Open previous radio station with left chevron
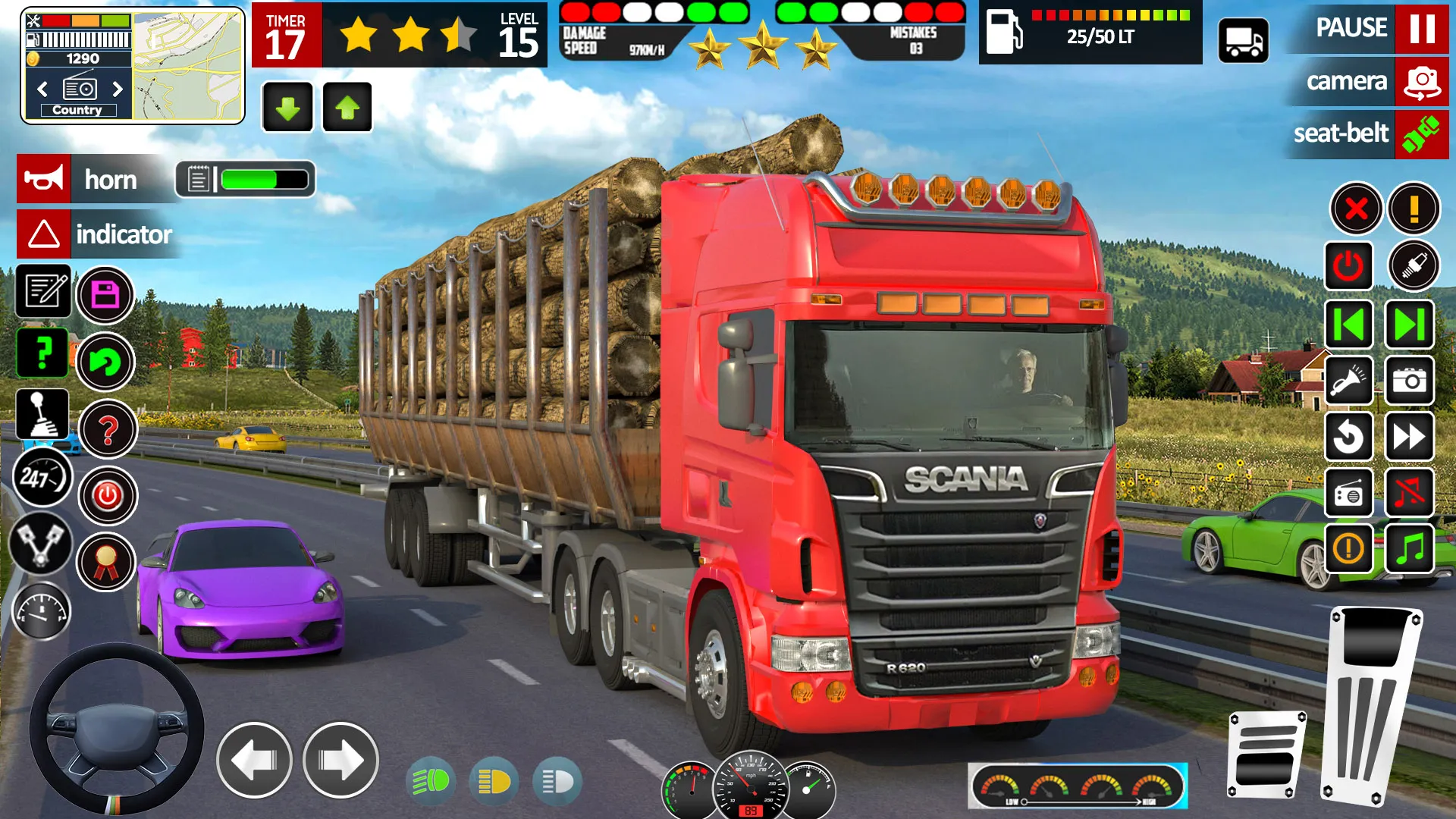1456x819 pixels. point(42,89)
